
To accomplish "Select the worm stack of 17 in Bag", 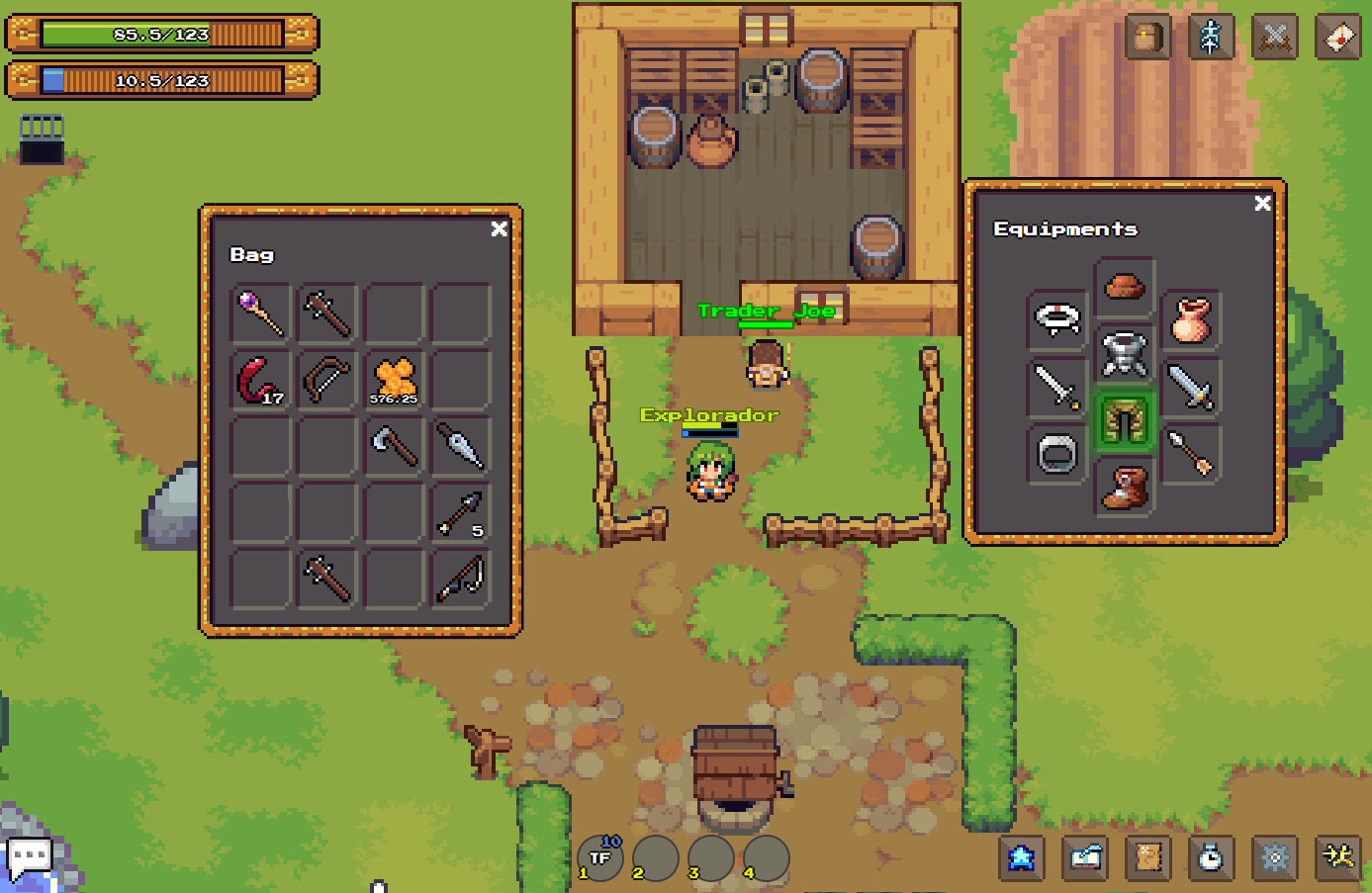I will (259, 378).
